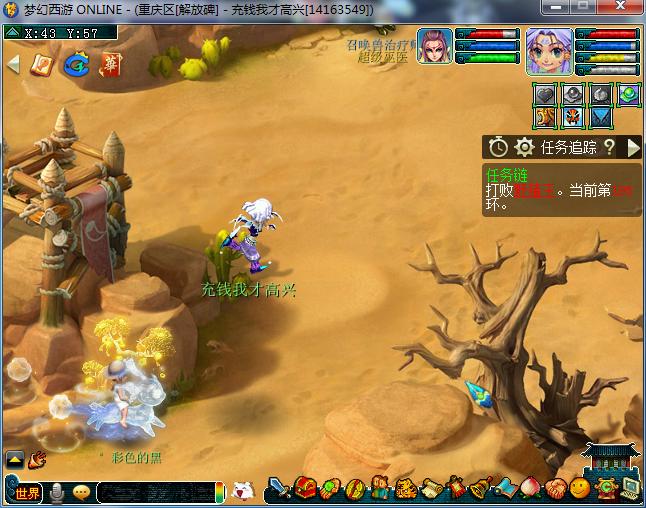This screenshot has height=508, width=646.
Task: Click the quest tracker help question mark
Action: [x=608, y=148]
